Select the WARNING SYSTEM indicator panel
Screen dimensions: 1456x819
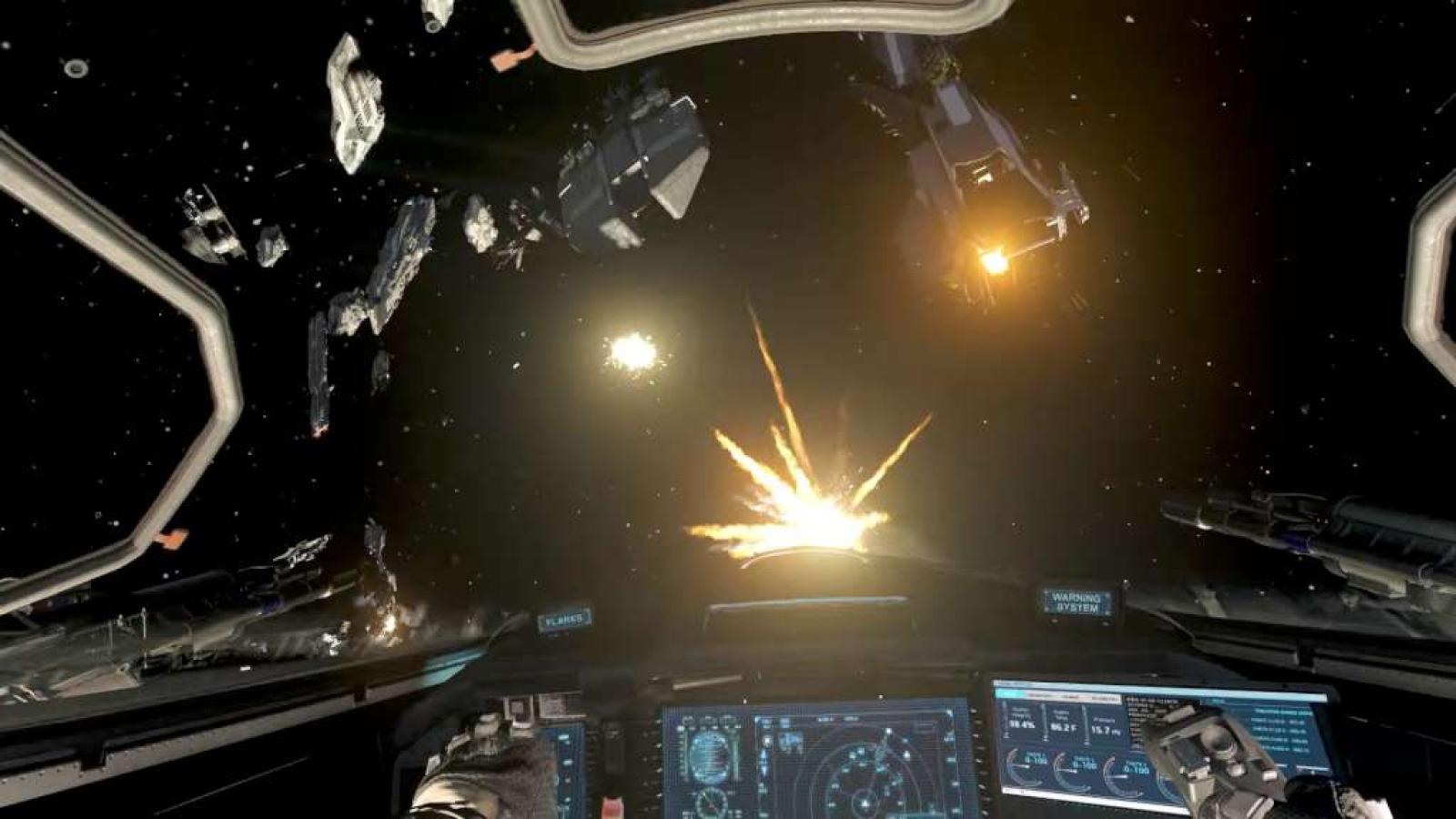[x=1077, y=602]
